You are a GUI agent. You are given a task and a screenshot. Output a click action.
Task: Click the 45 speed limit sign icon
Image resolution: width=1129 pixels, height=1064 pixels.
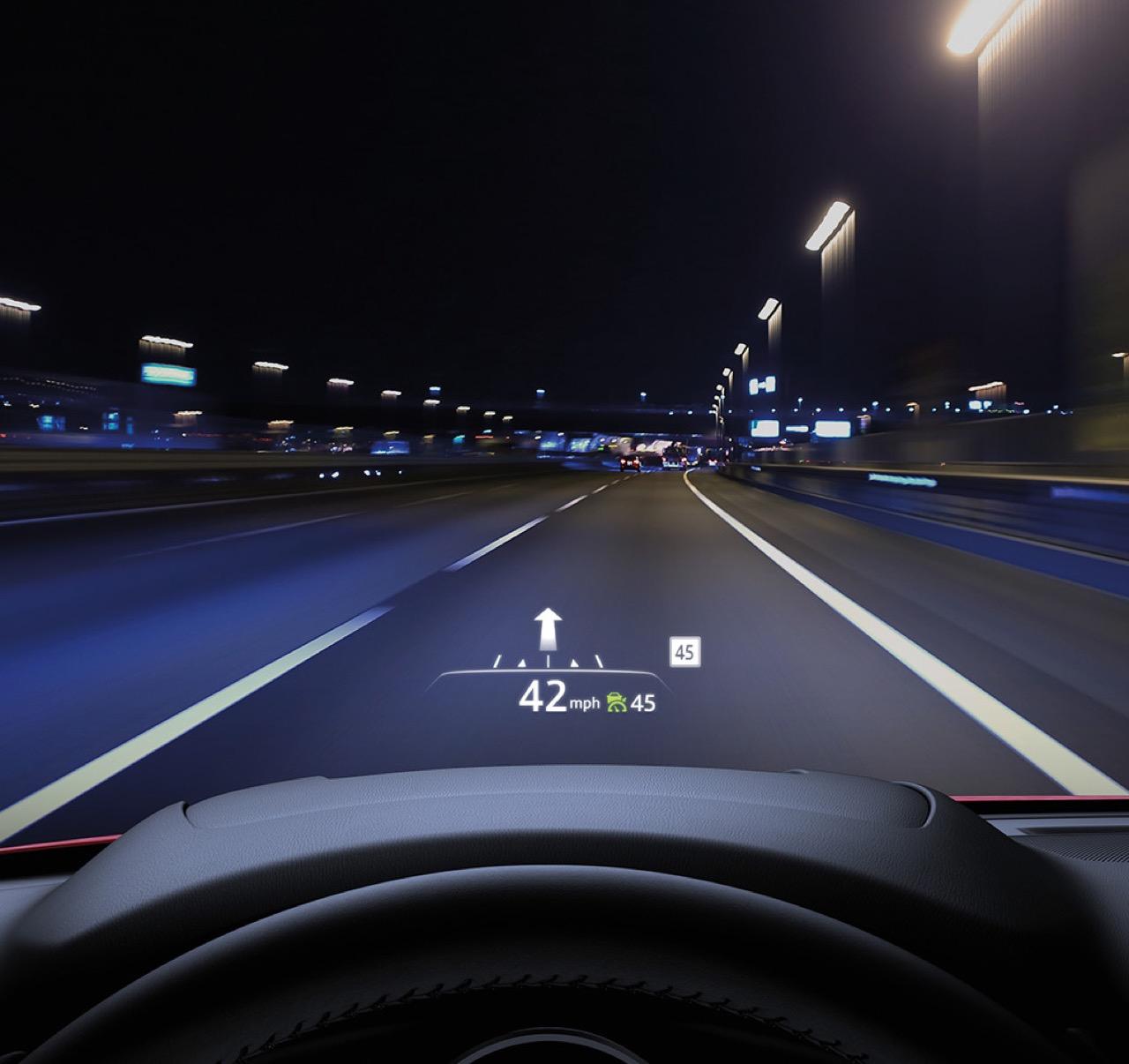(x=684, y=654)
